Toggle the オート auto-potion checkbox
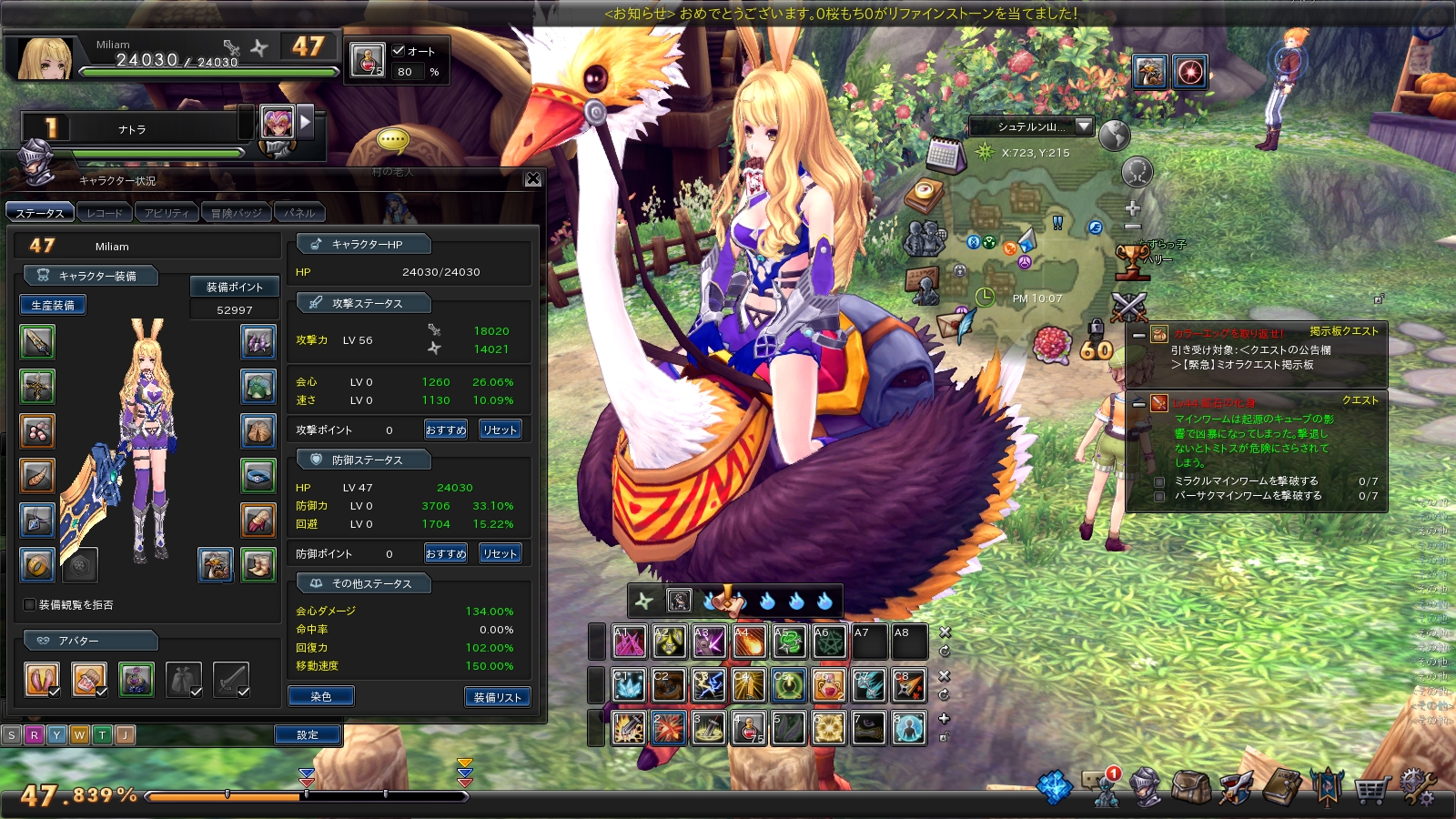The image size is (1456, 819). (399, 51)
